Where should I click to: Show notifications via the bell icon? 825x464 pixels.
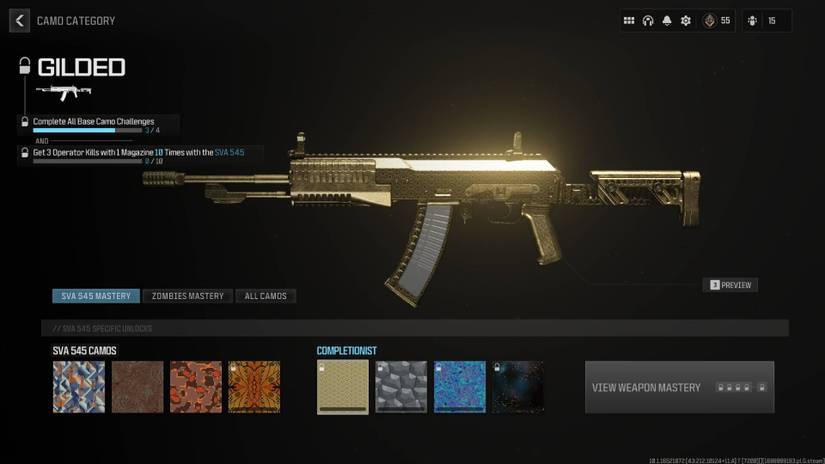(x=667, y=20)
